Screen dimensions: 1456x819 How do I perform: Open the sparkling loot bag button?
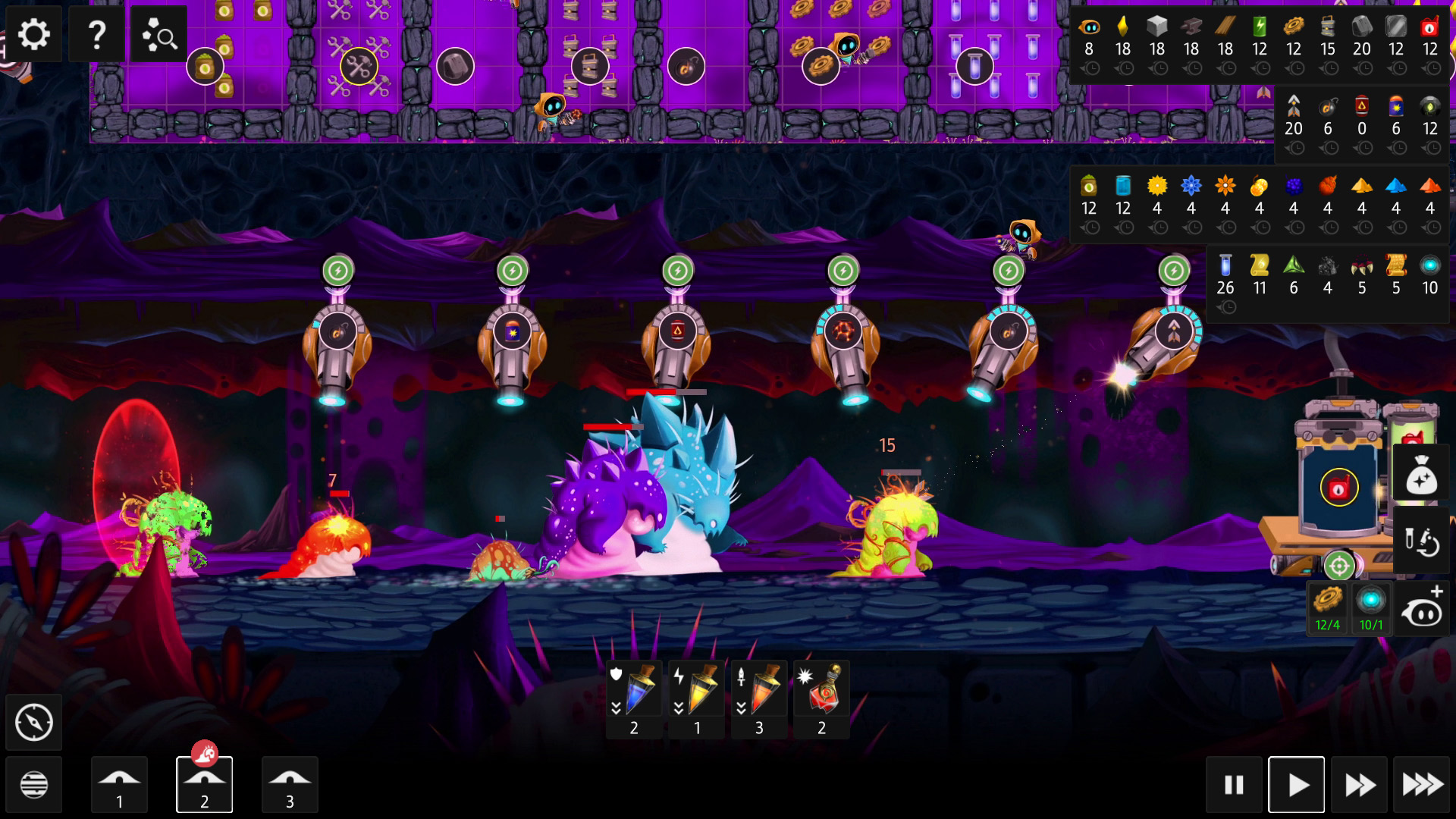pyautogui.click(x=1421, y=476)
